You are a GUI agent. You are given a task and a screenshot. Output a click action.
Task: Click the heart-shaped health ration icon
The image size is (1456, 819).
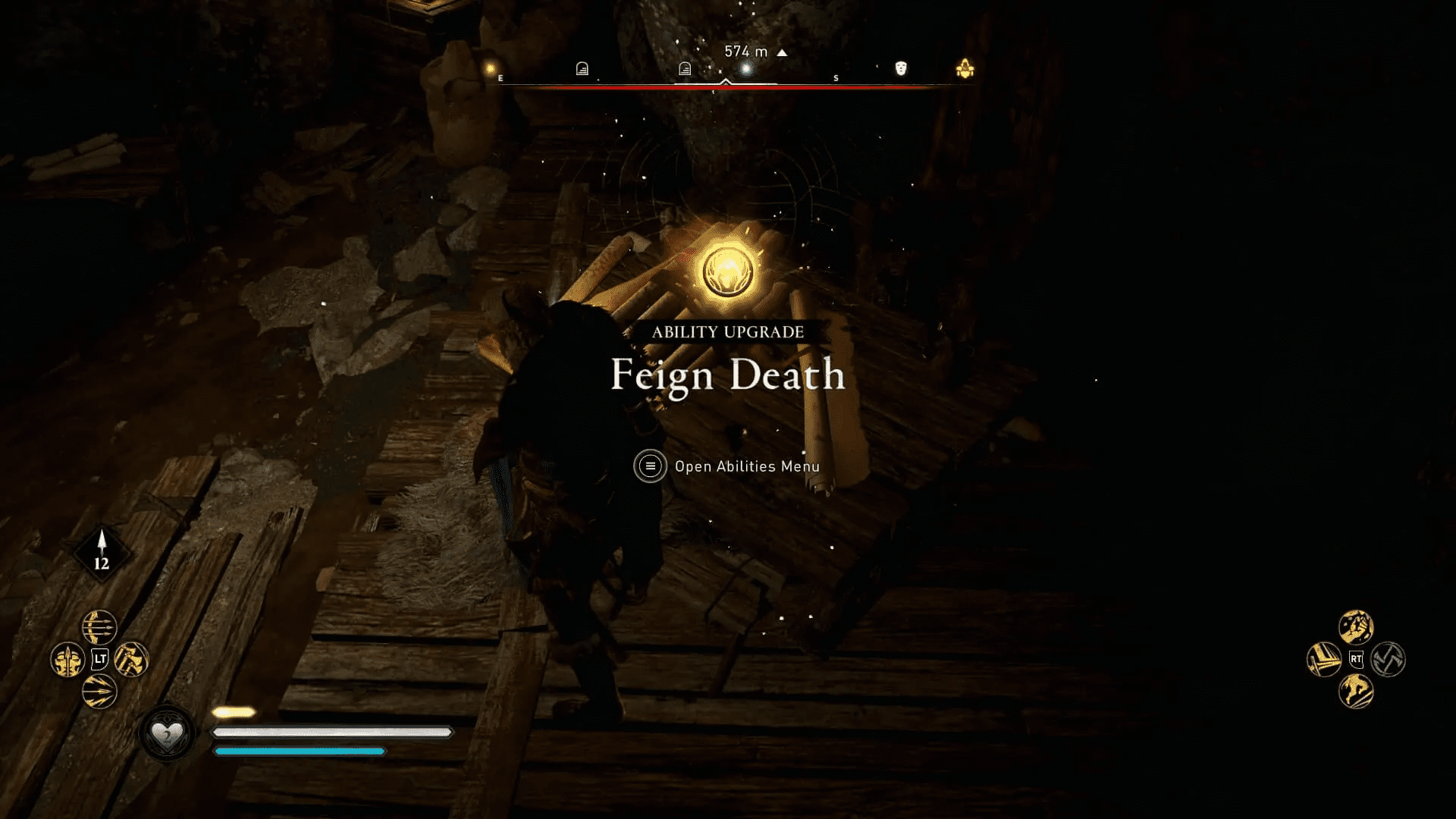169,733
